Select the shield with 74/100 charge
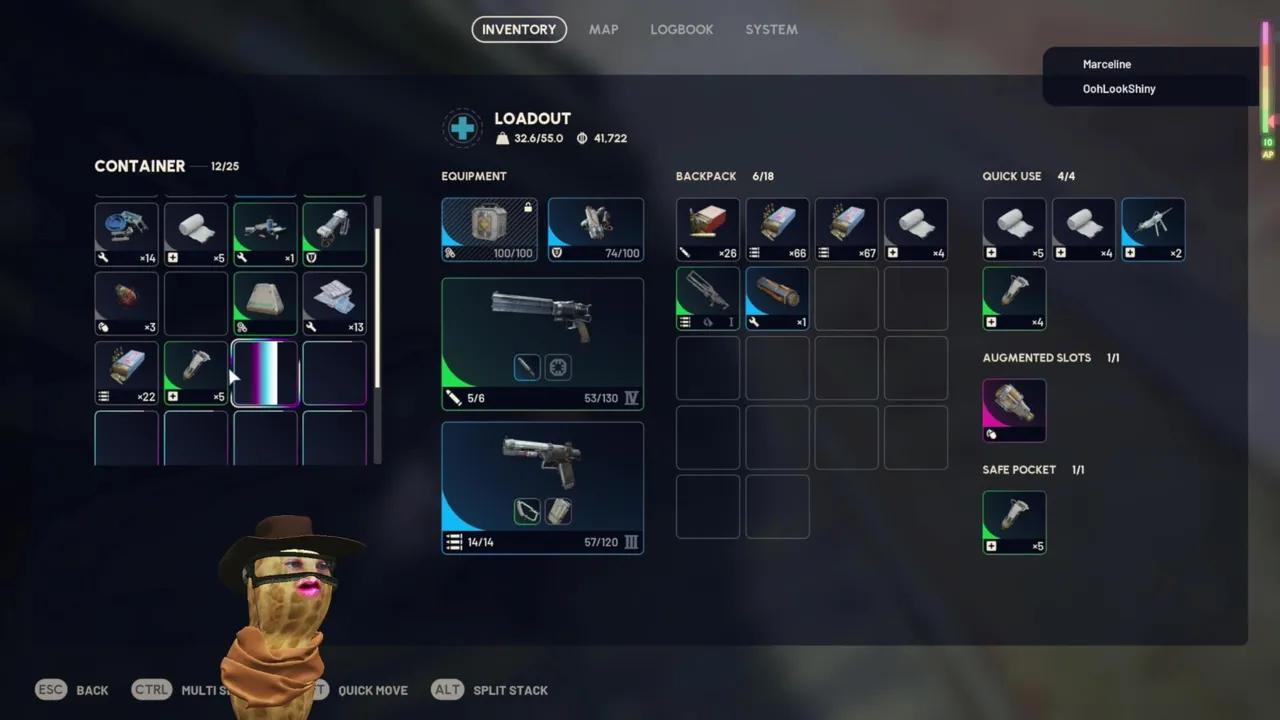 tap(595, 229)
